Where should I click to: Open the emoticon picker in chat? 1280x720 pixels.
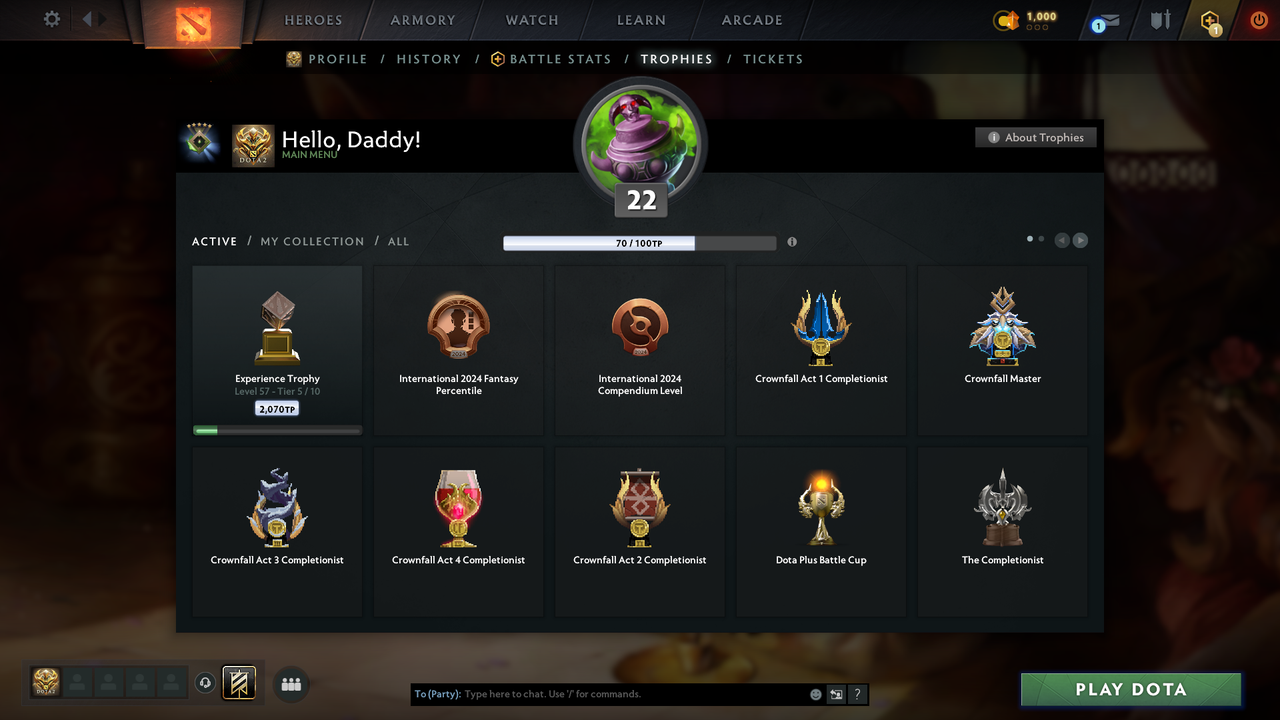point(815,694)
